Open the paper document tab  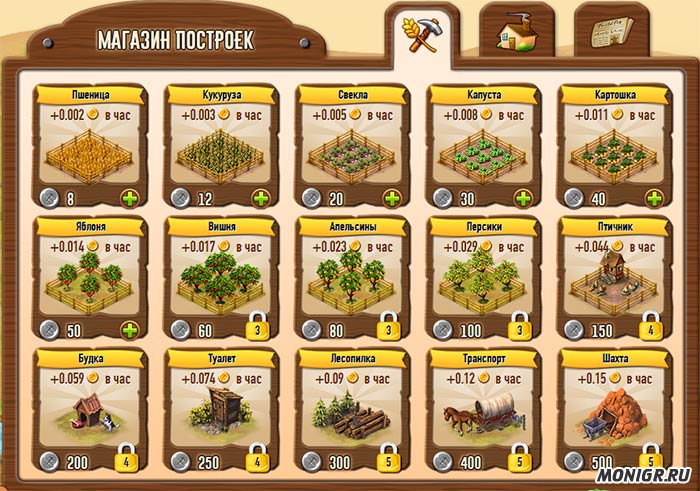pos(612,31)
